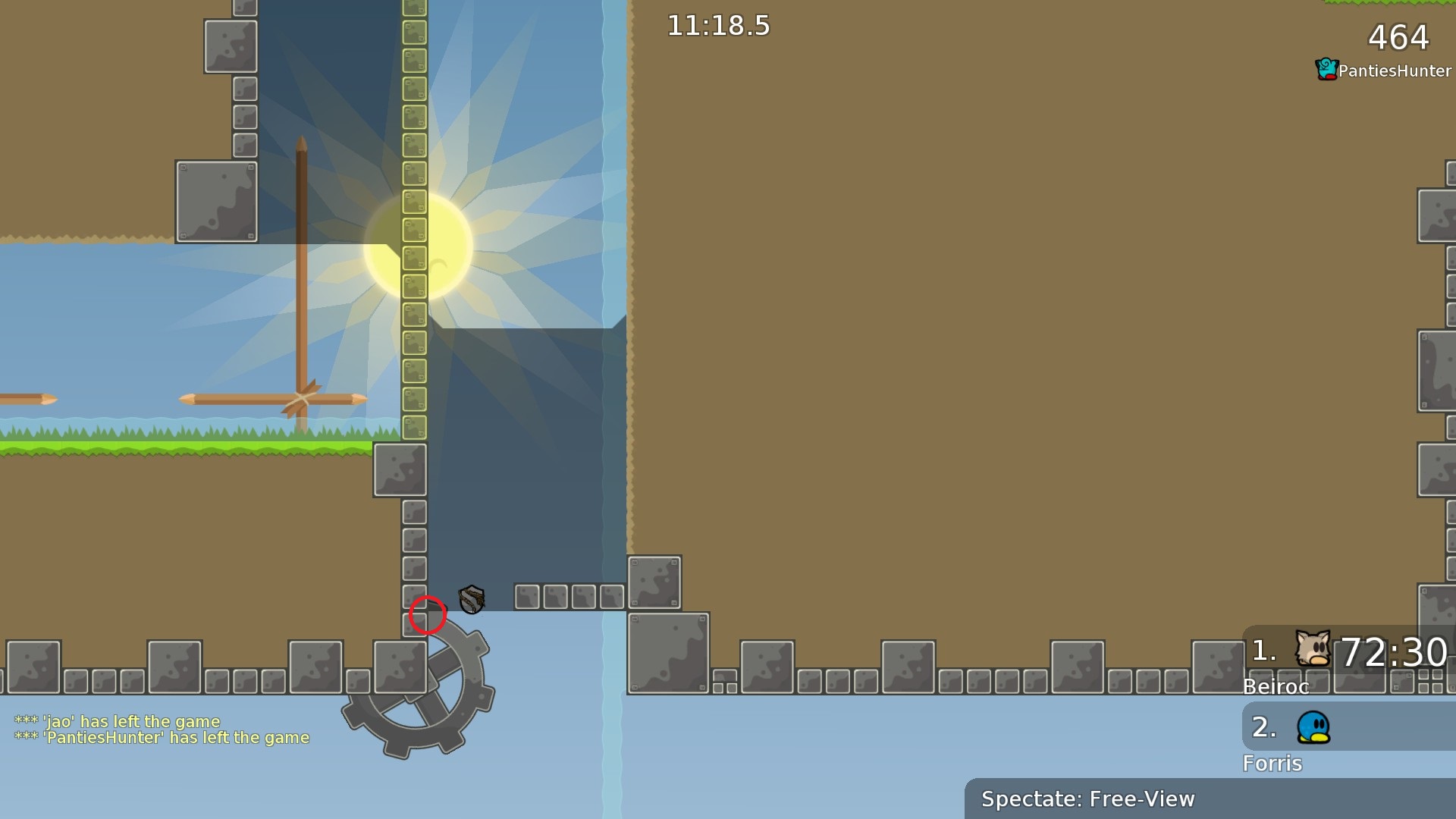The height and width of the screenshot is (819, 1456).
Task: Click the Spectate: Free-View bar
Action: [1210, 799]
